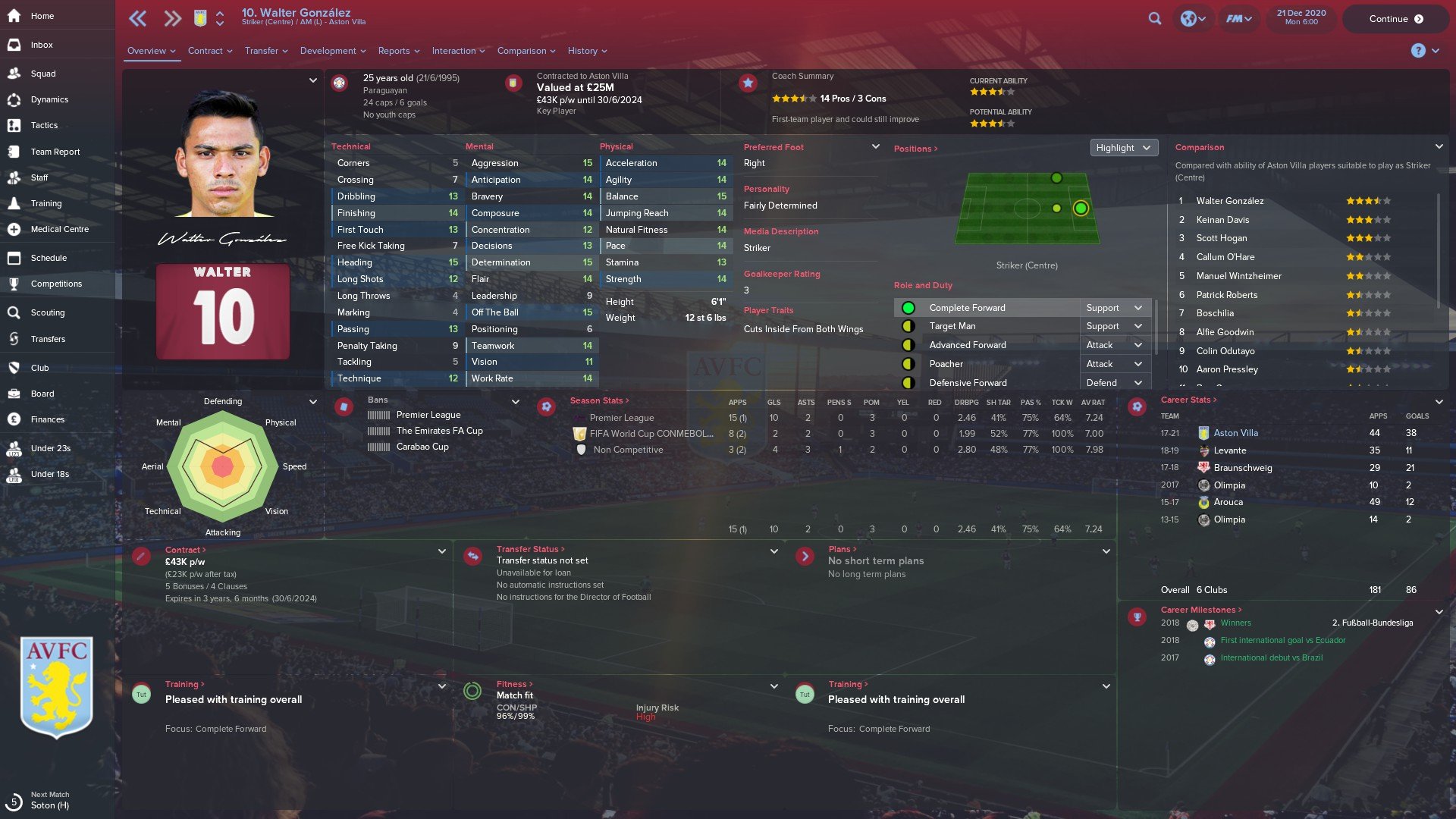Open the Comparison tab menu
1456x819 pixels.
pos(526,51)
